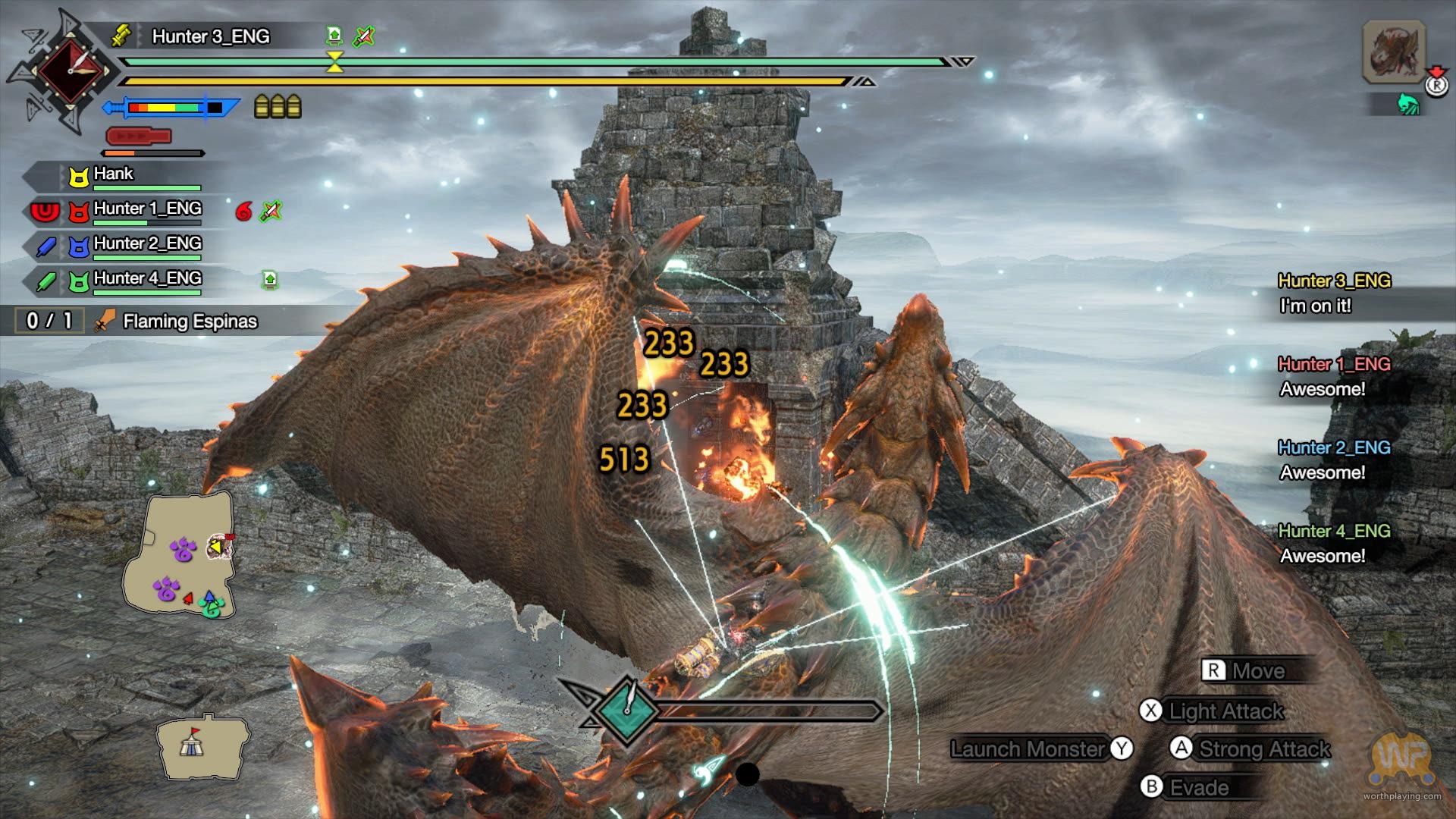Open the Flaming Espinas quest objective
This screenshot has height=819, width=1456.
point(190,322)
